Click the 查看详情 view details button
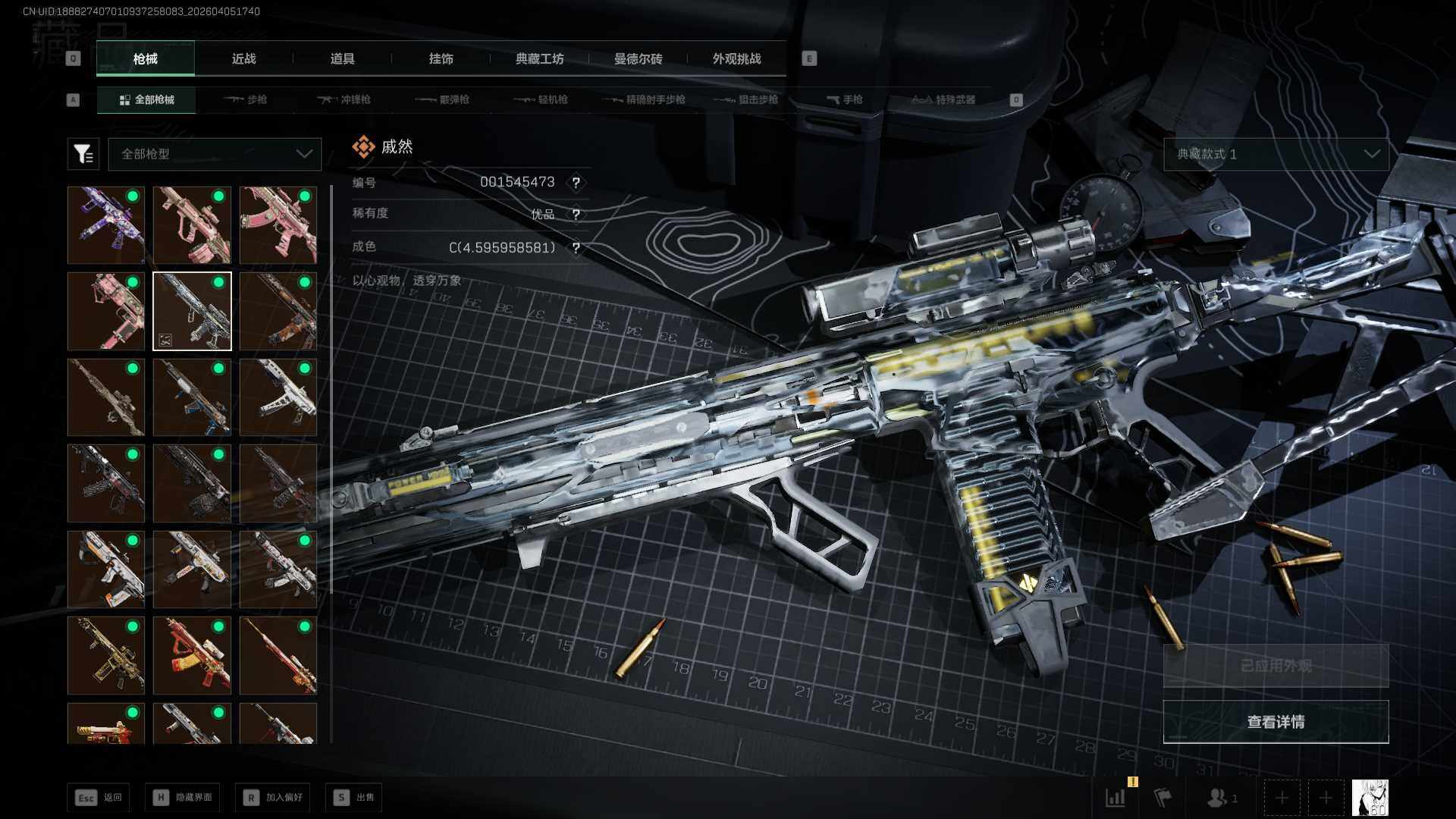Screen dimensions: 1456x819 1276,722
